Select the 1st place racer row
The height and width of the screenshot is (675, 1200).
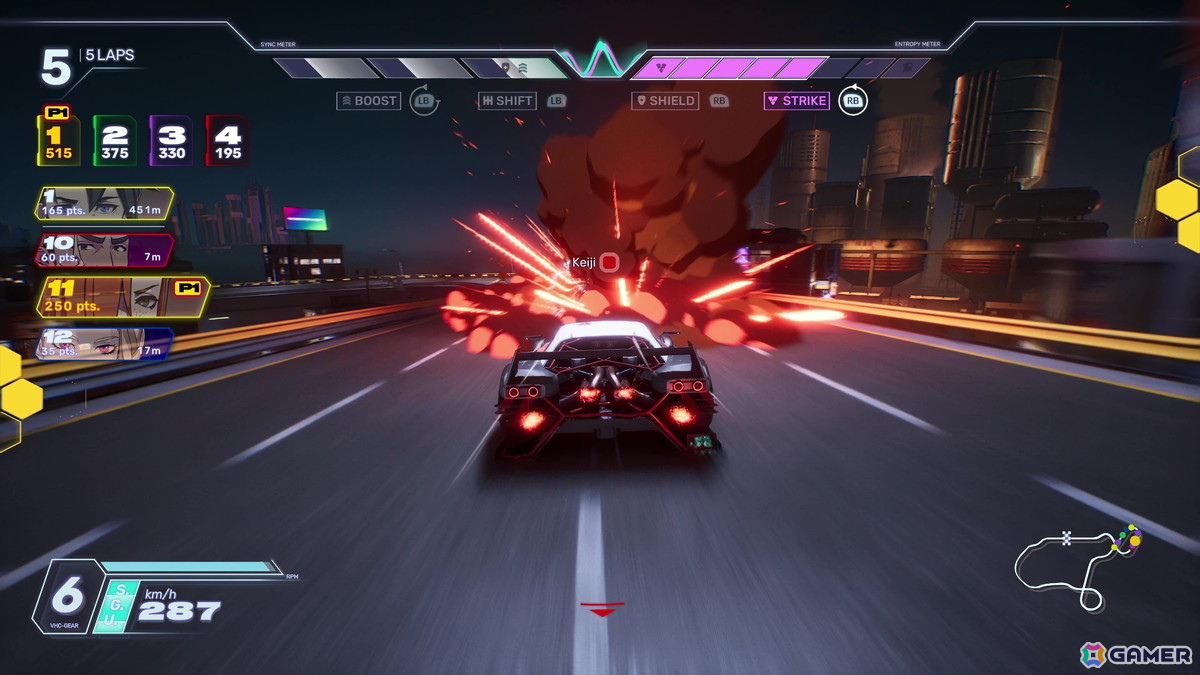104,203
